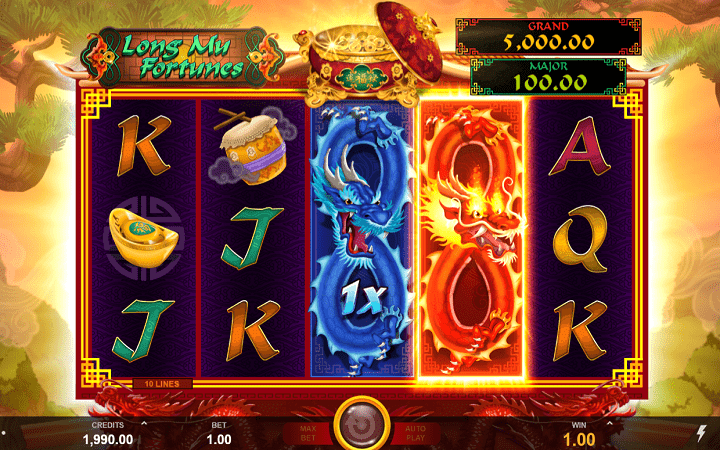This screenshot has height=450, width=720.
Task: Expand the arrow beside Credits
Action: pyautogui.click(x=143, y=423)
